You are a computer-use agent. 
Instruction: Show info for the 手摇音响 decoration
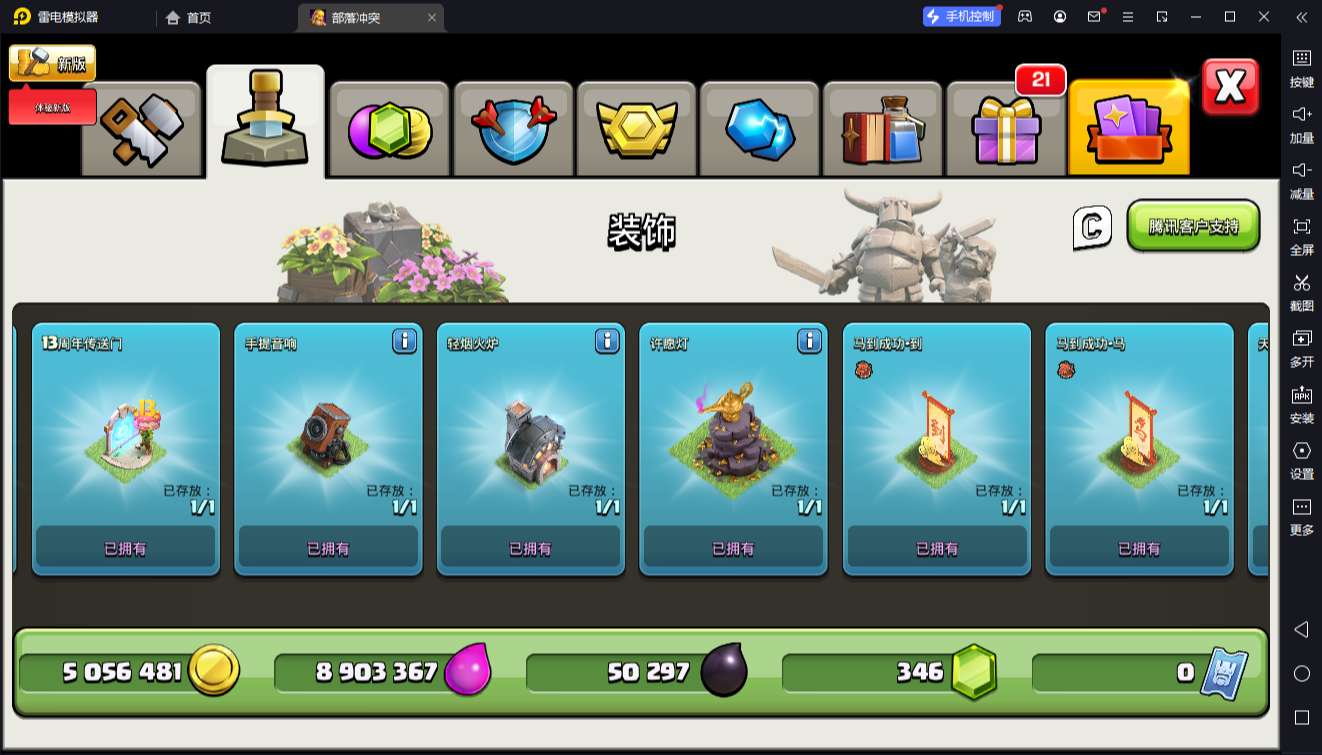[404, 342]
